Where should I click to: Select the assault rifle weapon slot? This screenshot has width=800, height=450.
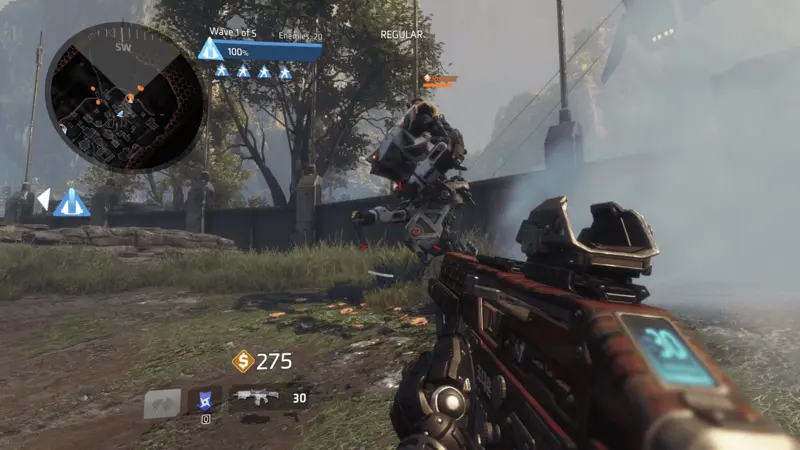coord(255,397)
